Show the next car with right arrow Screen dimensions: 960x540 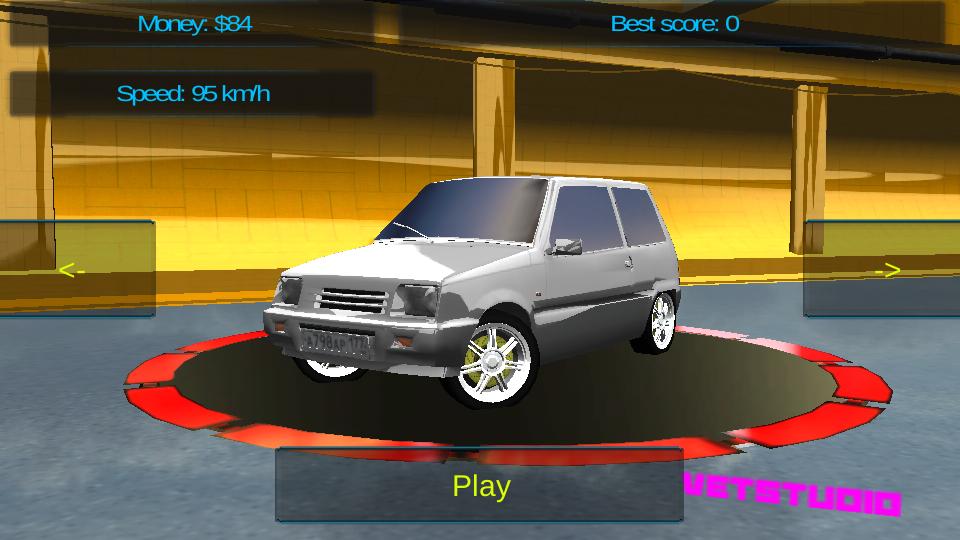click(884, 269)
